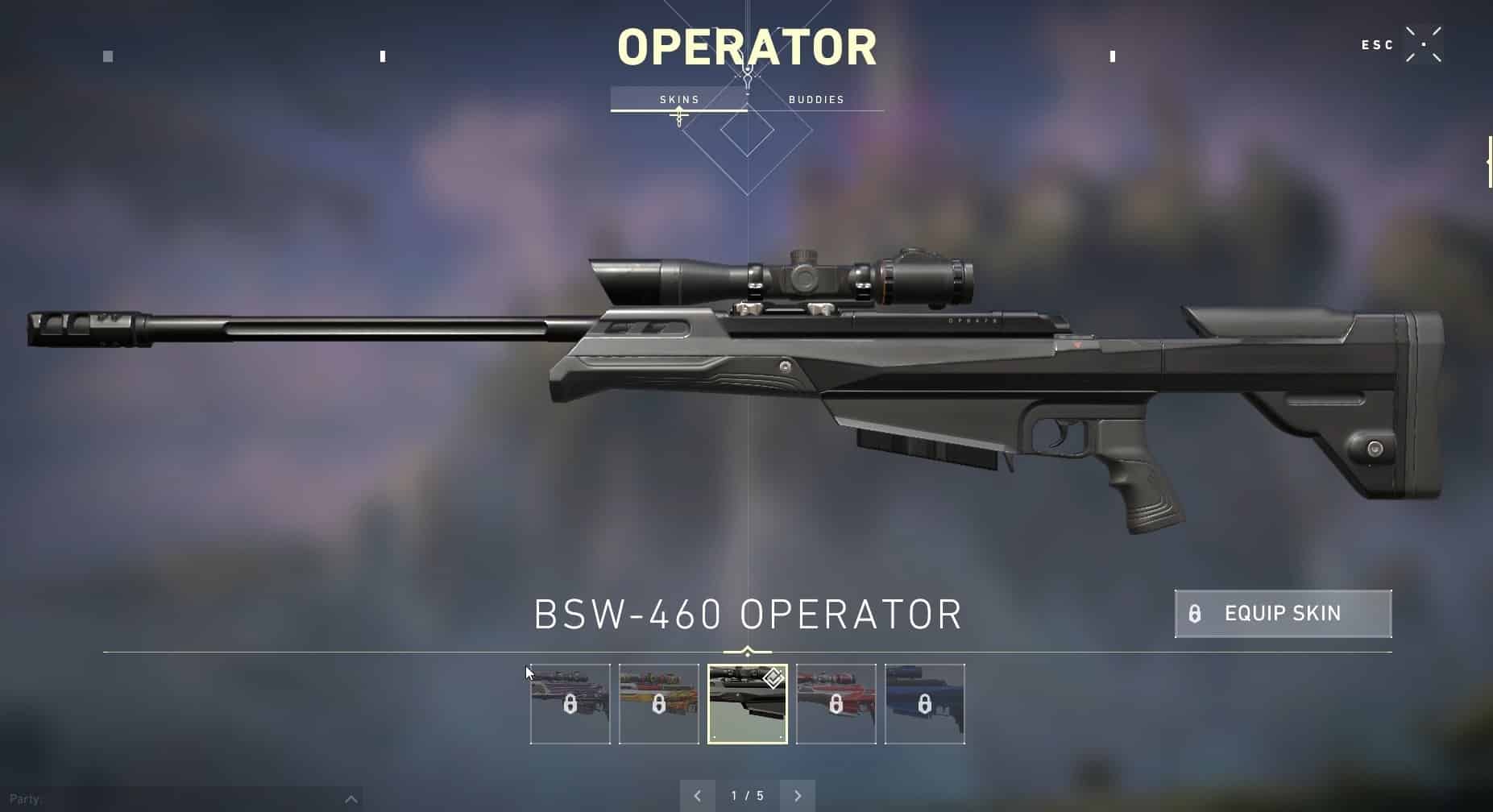Click the ESC exit label
This screenshot has width=1493, height=812.
[1375, 45]
